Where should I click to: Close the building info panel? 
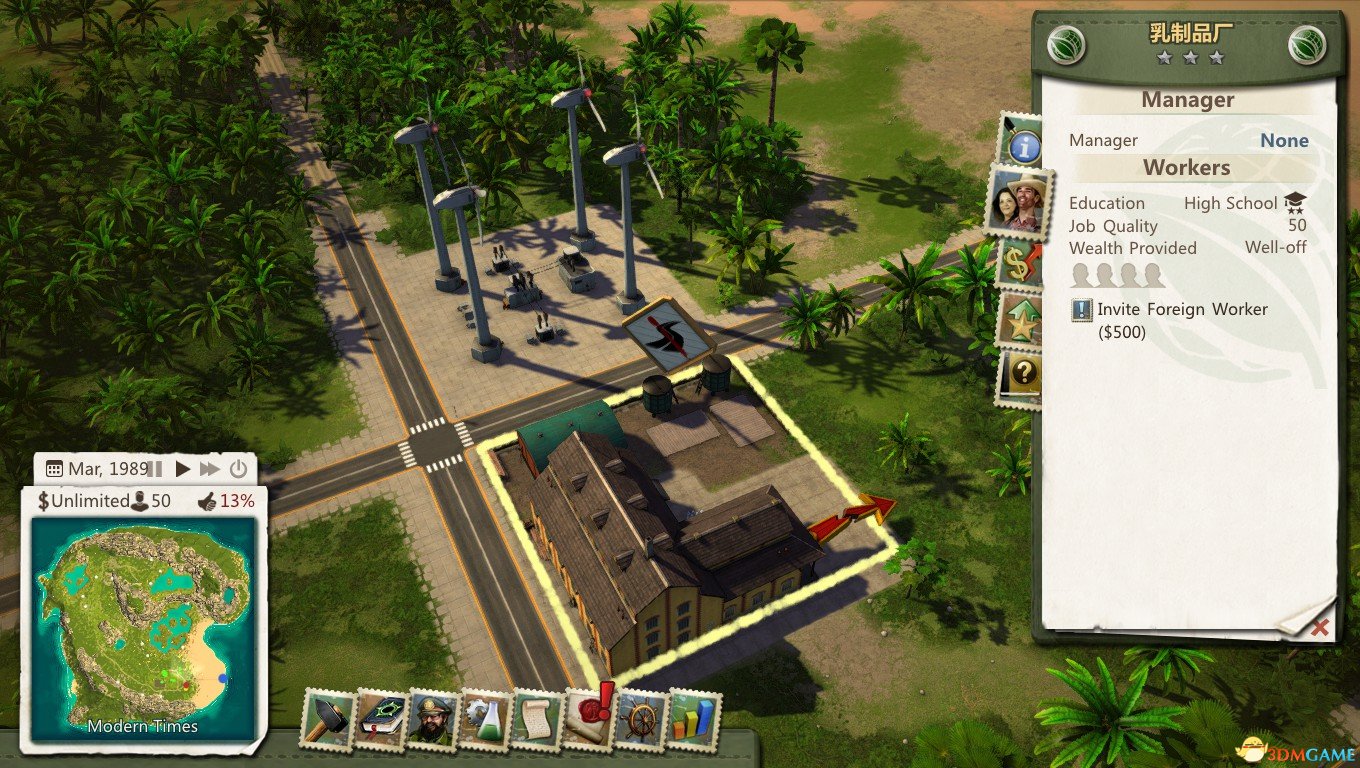1320,627
